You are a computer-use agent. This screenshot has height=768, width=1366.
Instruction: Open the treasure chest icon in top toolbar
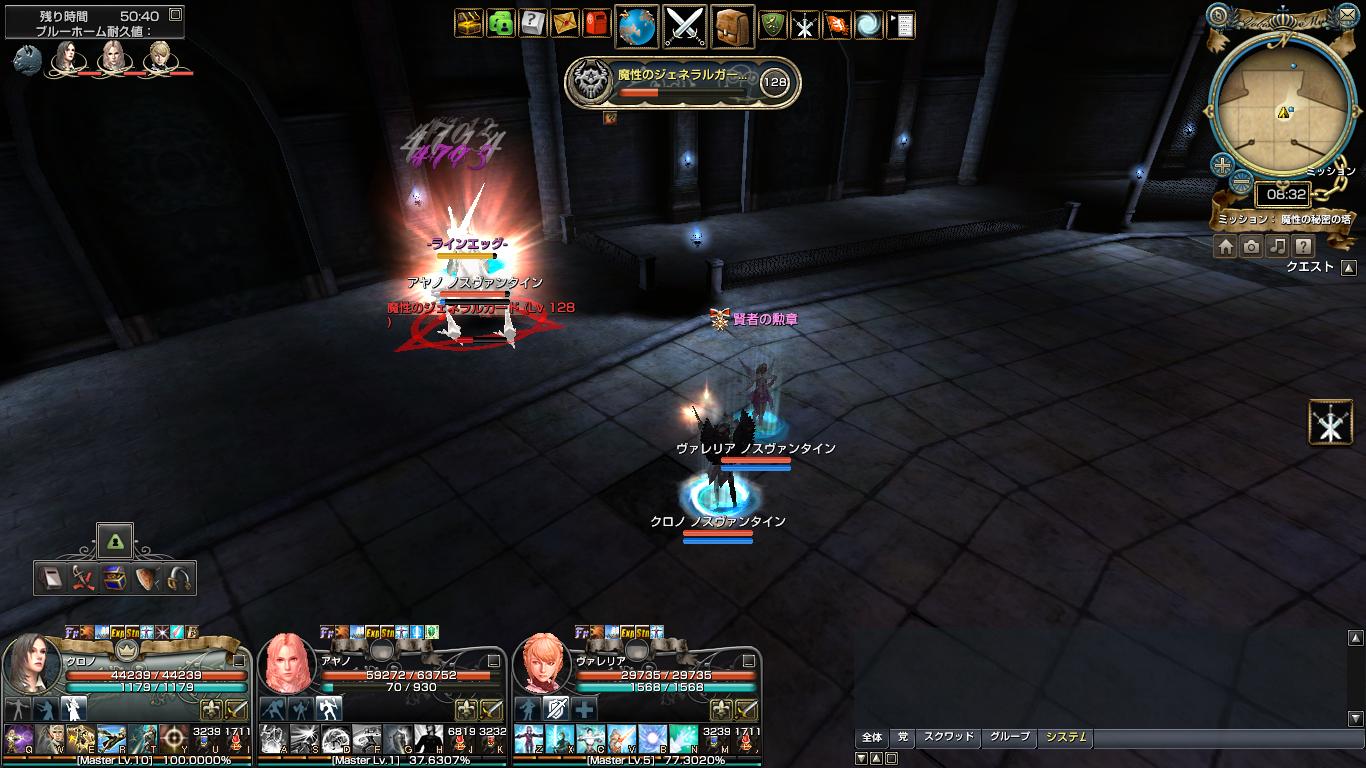pos(469,24)
